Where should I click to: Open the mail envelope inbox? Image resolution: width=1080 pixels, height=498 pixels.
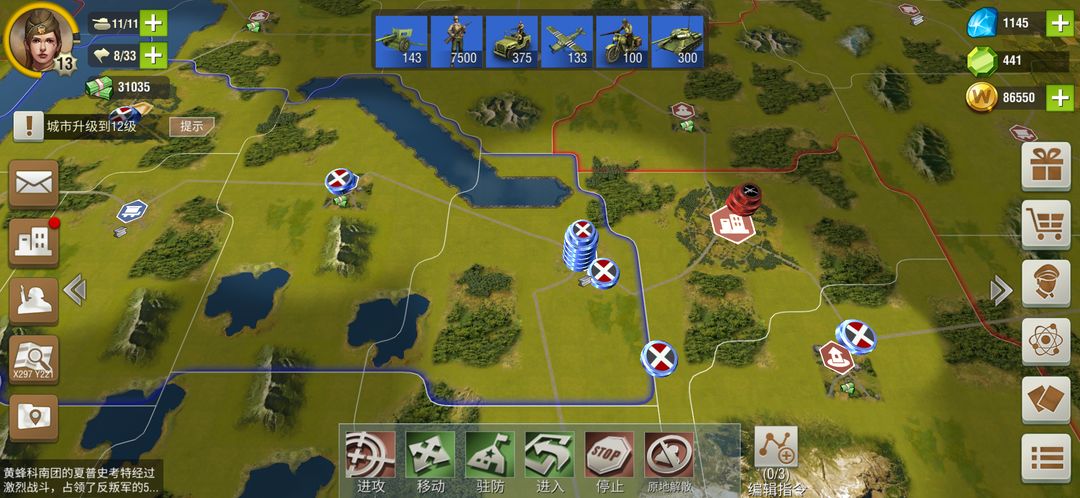pos(34,183)
